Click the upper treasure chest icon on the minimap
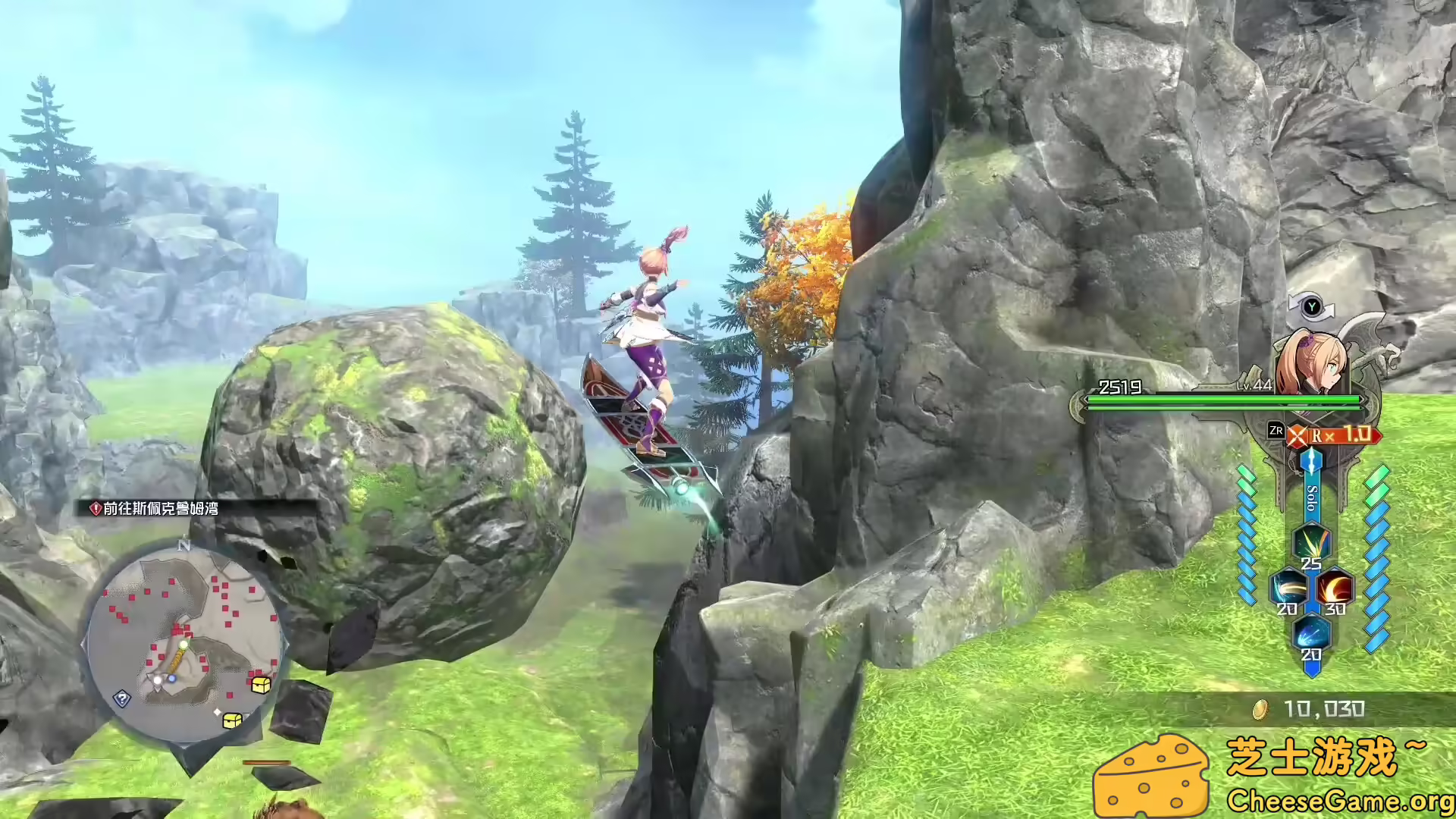Screen dimensions: 1456x819 [x=260, y=684]
